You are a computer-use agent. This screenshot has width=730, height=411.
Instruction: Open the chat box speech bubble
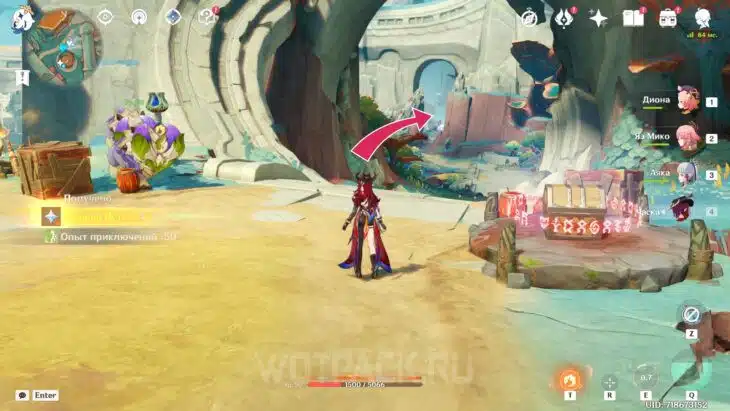pos(21,396)
